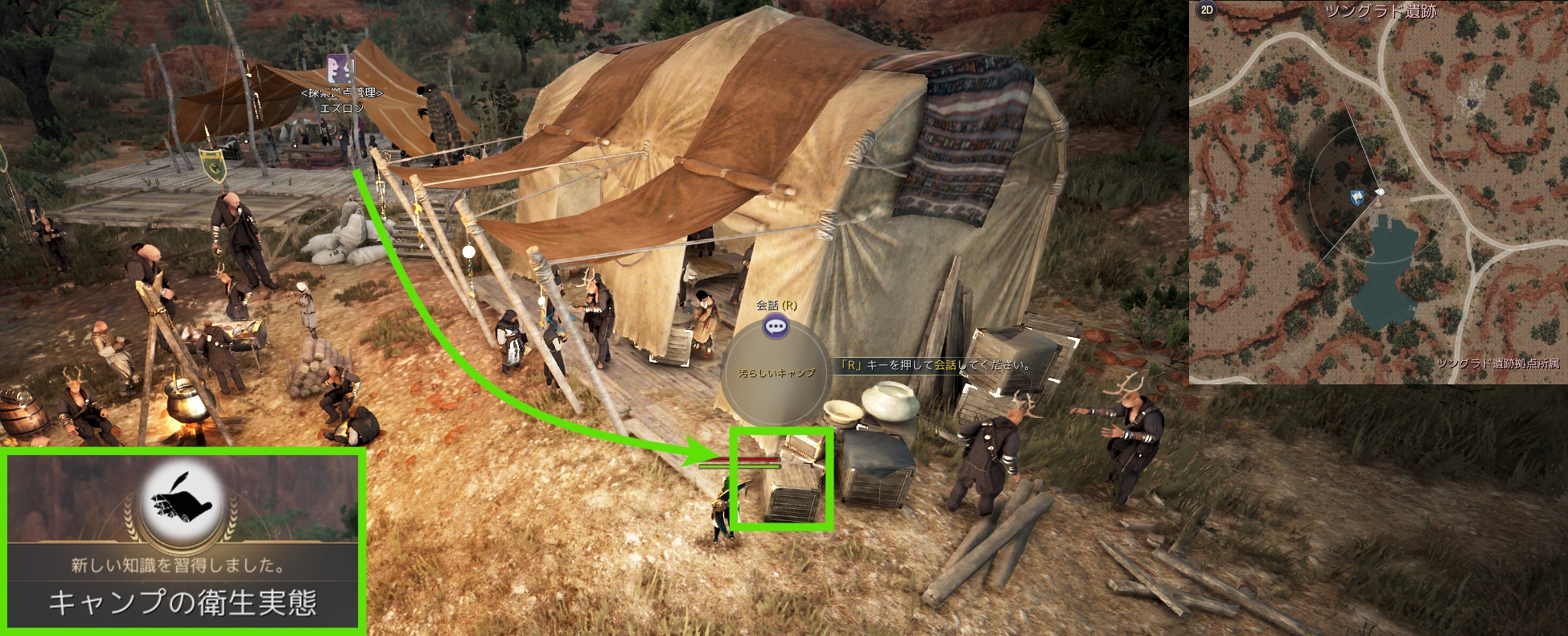Screen dimensions: 1568x636
Task: Open the キャンプの衛生実態 knowledge notification
Action: [x=183, y=602]
